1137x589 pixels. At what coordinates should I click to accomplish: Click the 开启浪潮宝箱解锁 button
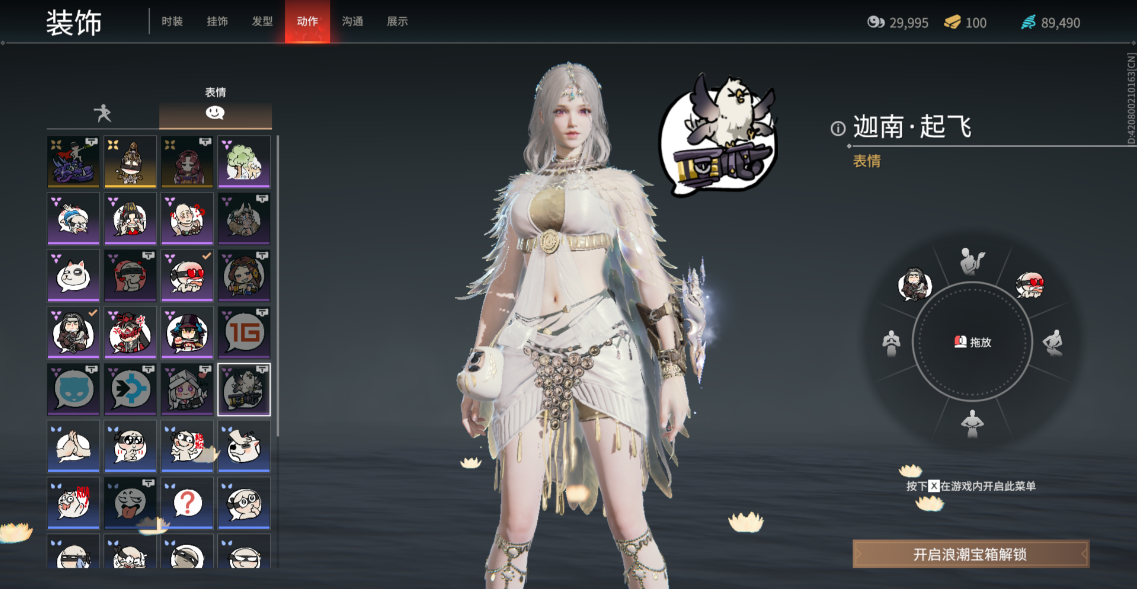pos(970,554)
